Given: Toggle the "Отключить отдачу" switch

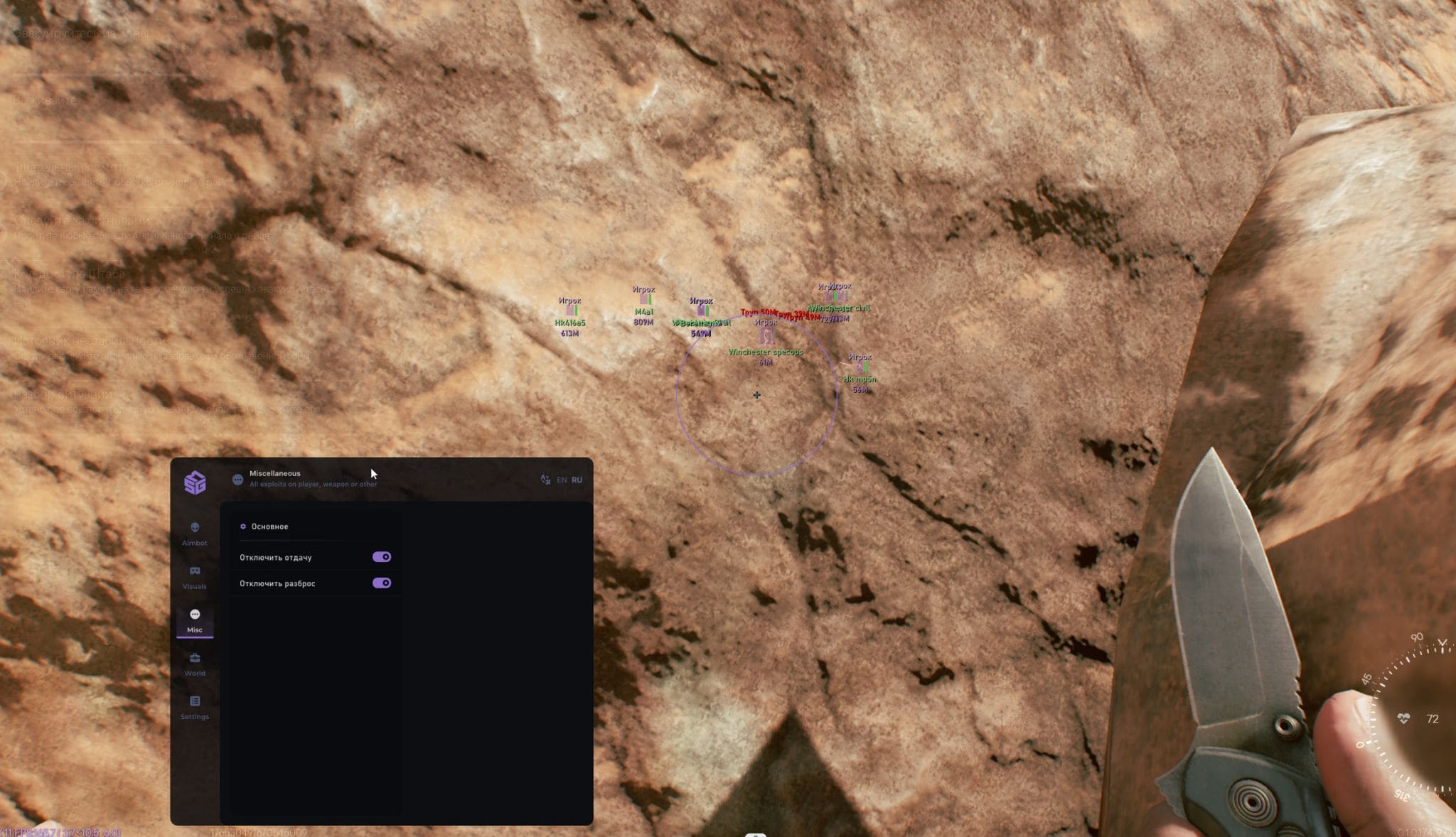Looking at the screenshot, I should 382,557.
